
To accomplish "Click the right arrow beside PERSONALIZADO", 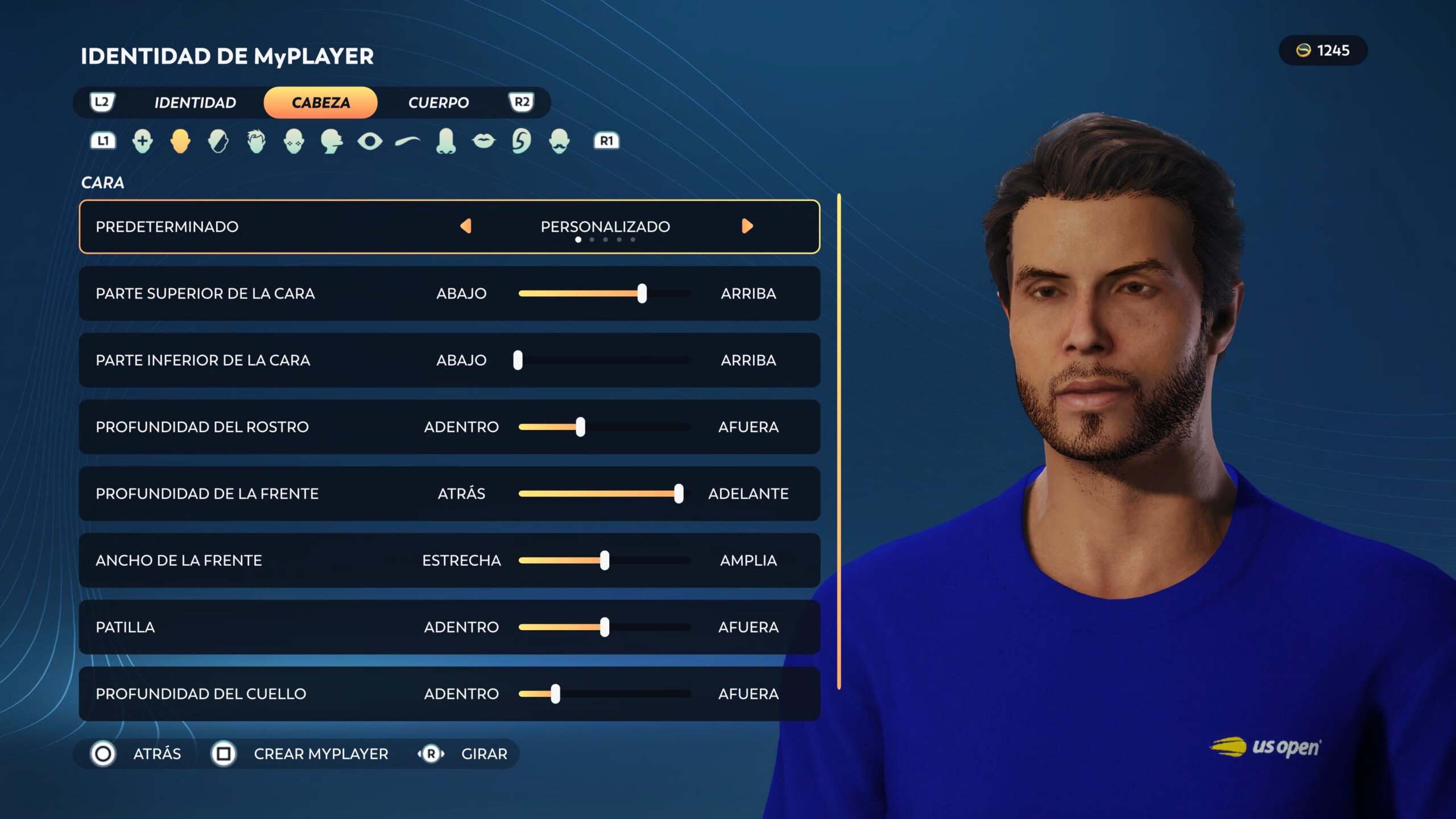I will pyautogui.click(x=747, y=226).
